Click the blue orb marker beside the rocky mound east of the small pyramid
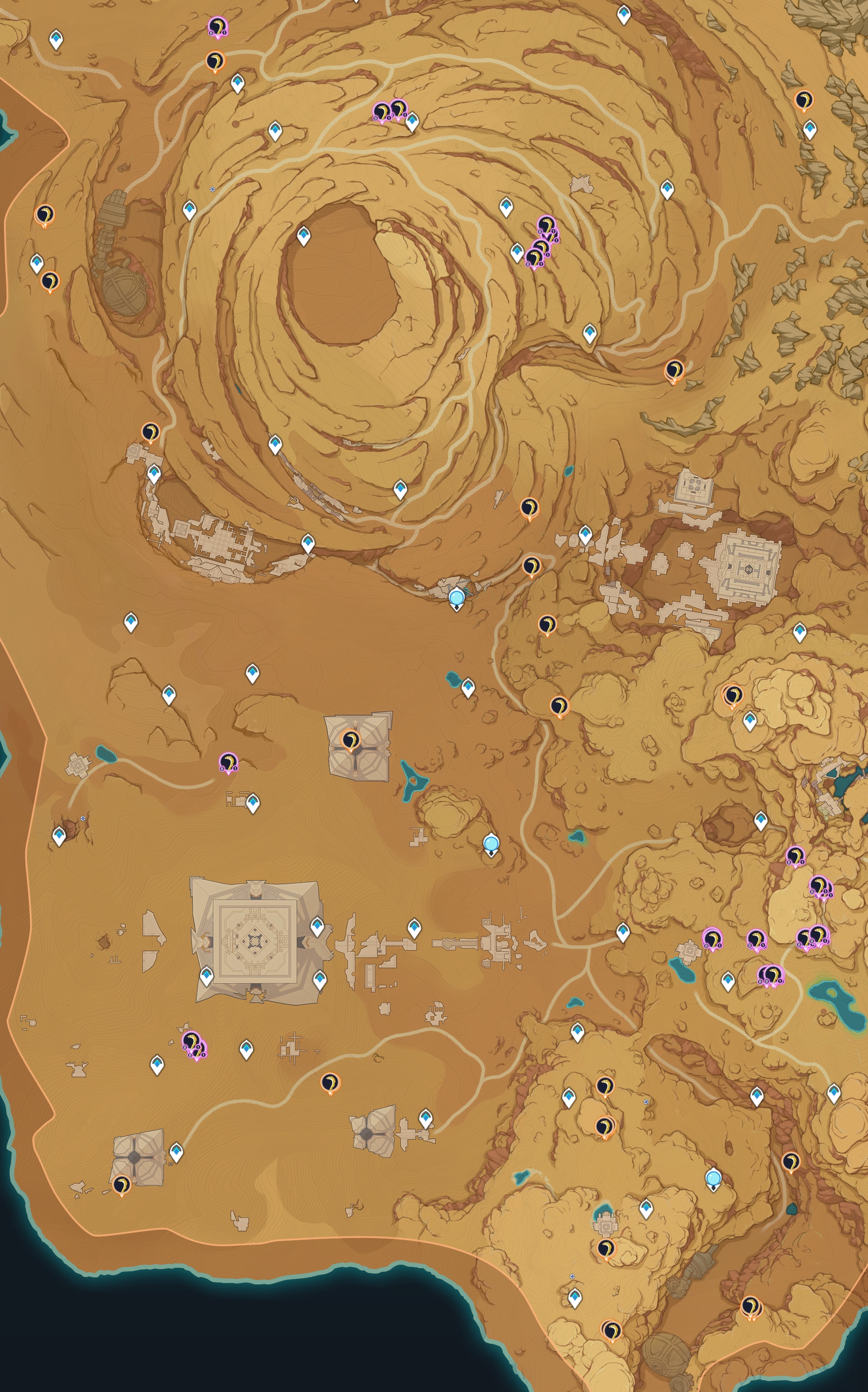 [x=491, y=843]
